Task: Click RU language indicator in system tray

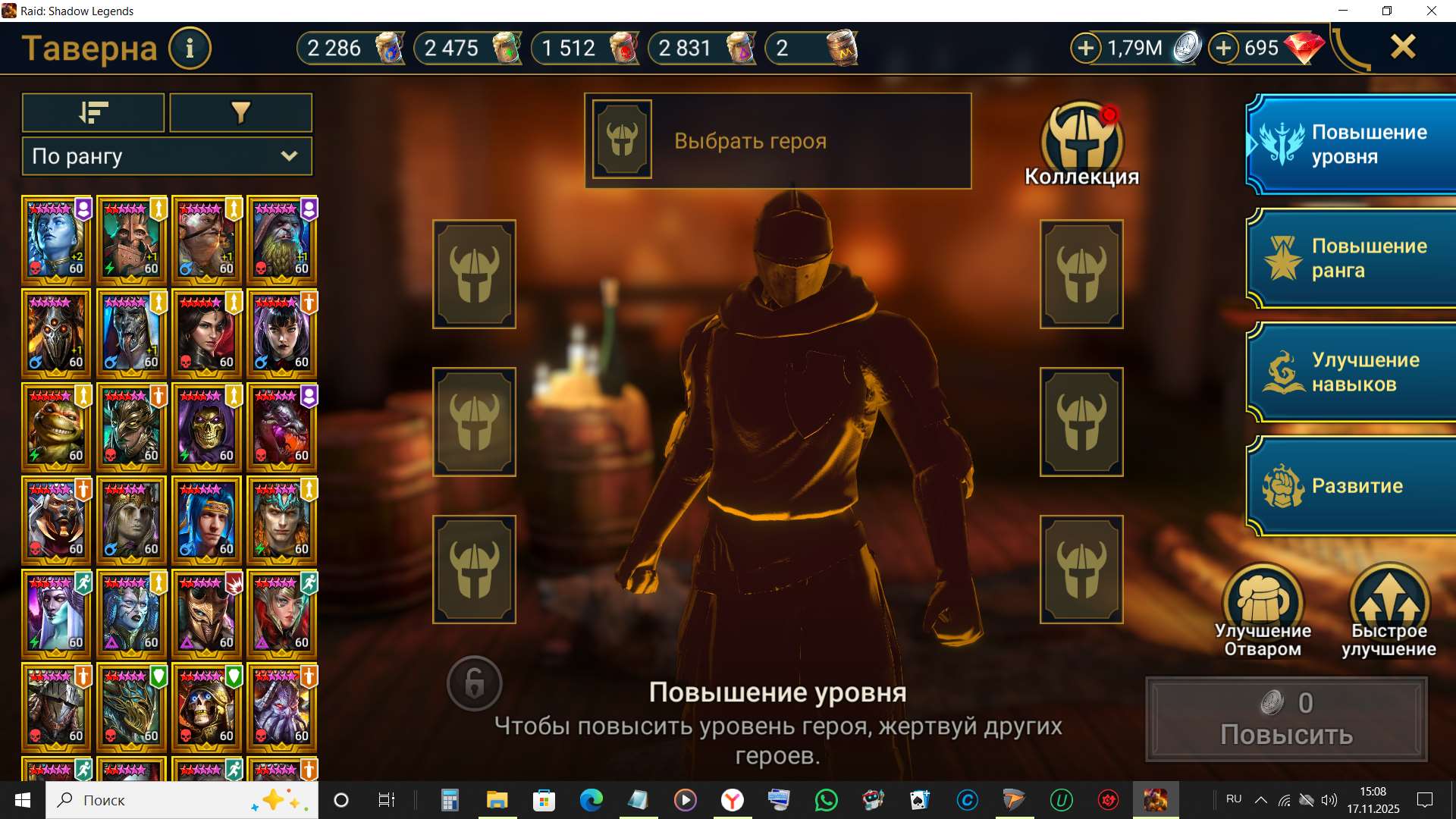Action: [x=1233, y=799]
